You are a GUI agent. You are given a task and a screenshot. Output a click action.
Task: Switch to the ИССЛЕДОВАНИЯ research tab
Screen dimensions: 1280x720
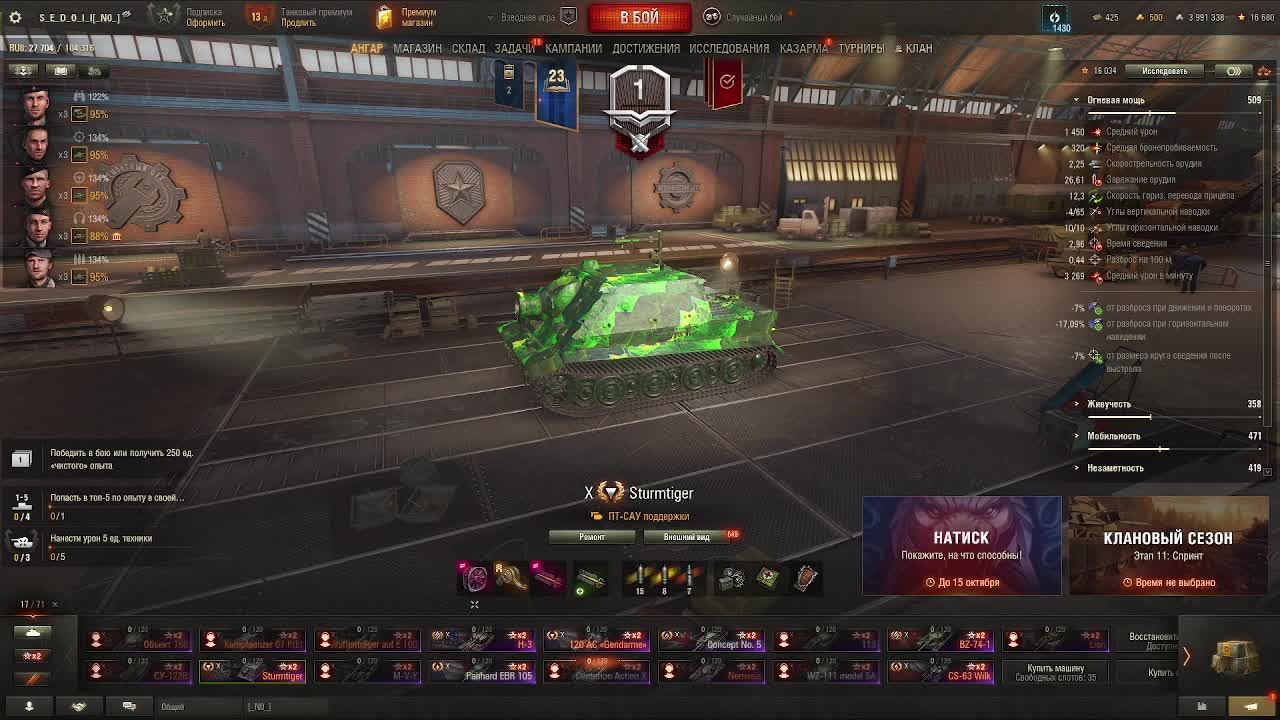click(729, 48)
